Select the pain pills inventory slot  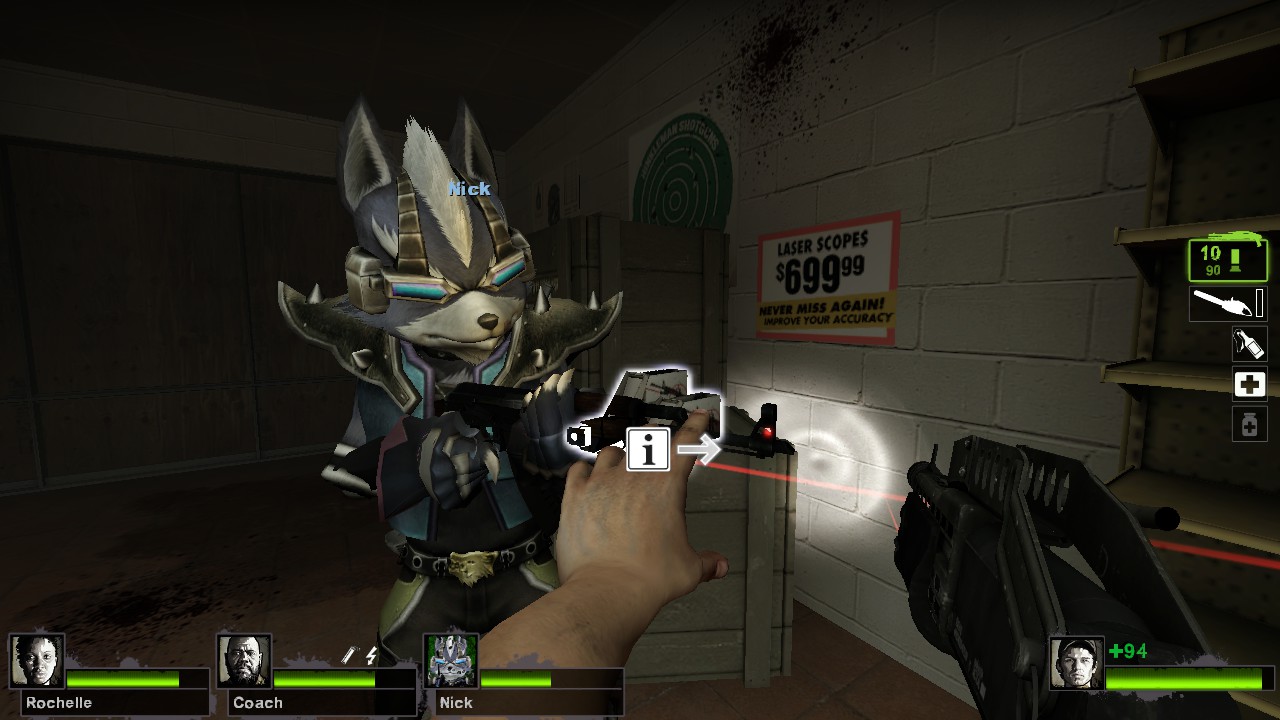[x=1248, y=424]
